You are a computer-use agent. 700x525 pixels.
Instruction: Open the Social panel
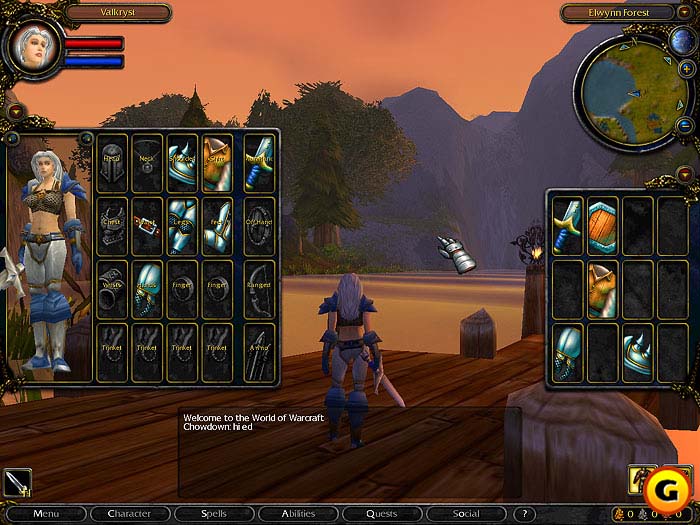coord(465,514)
